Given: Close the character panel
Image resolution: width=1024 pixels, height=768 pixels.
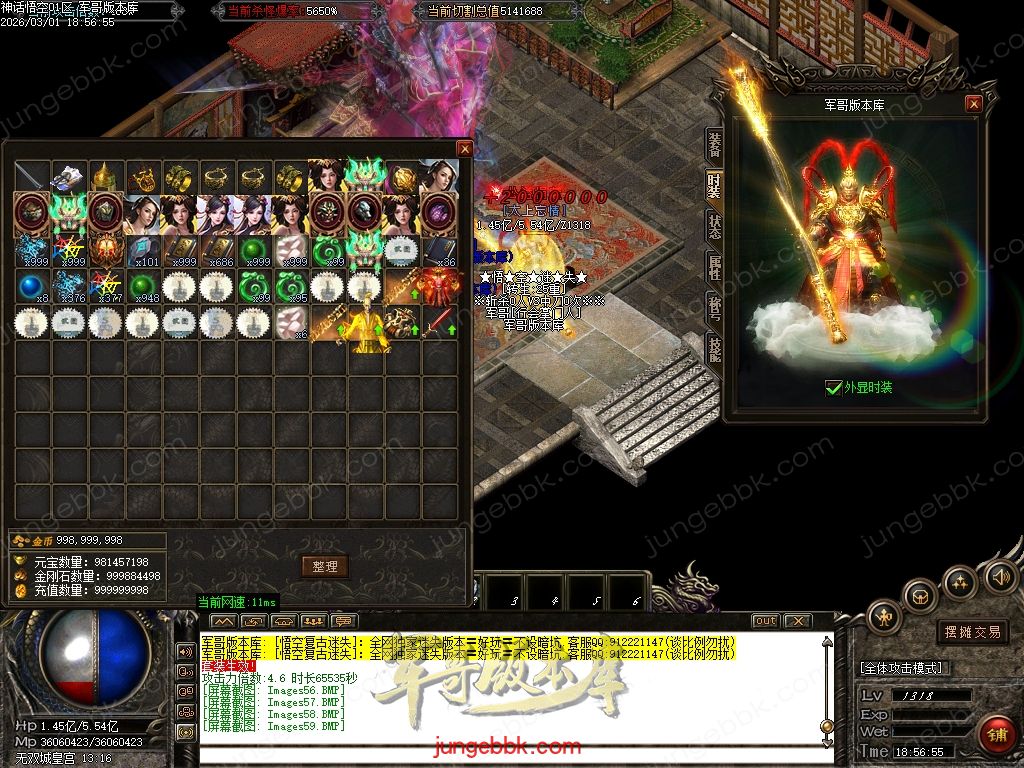Looking at the screenshot, I should (973, 104).
